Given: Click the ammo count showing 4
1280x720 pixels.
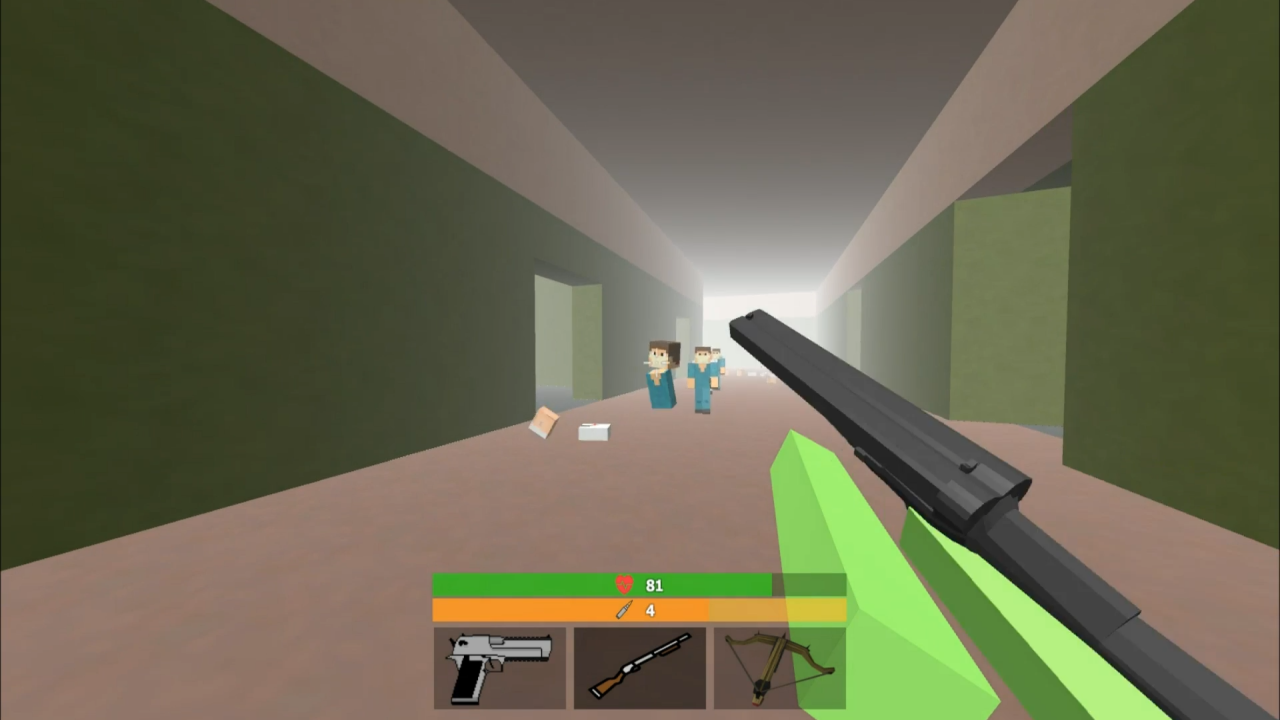Looking at the screenshot, I should (650, 611).
